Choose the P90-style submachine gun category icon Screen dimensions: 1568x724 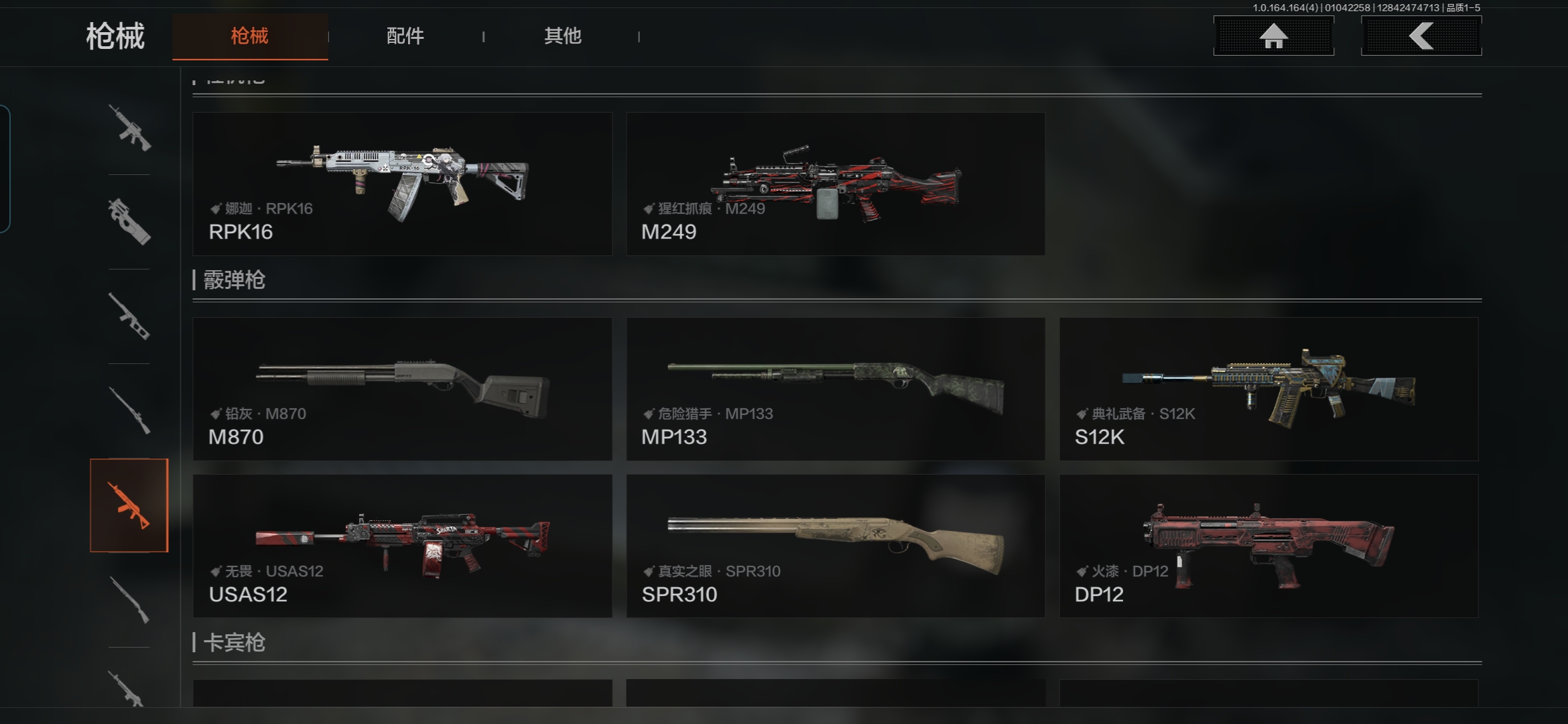coord(129,222)
